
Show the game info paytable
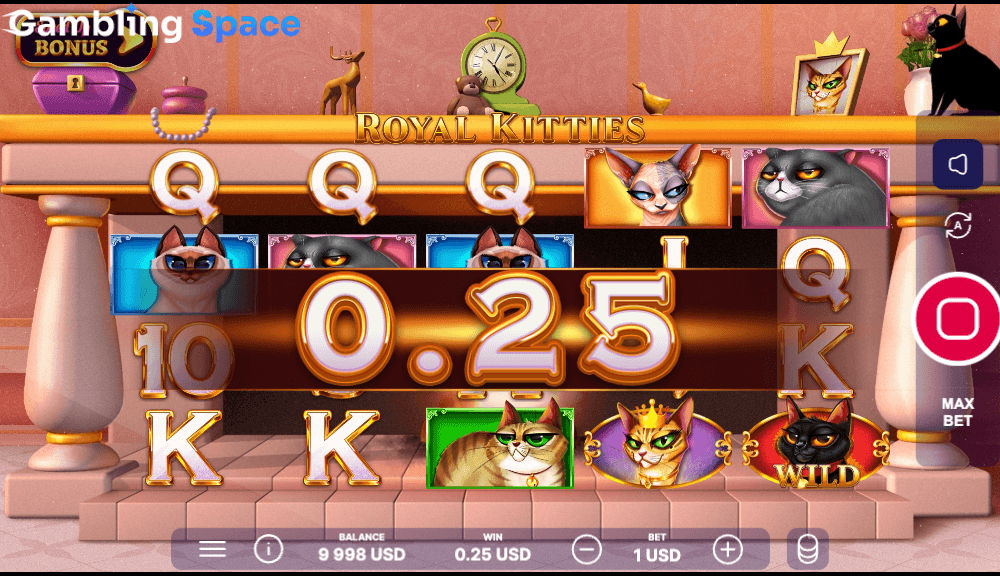click(268, 549)
